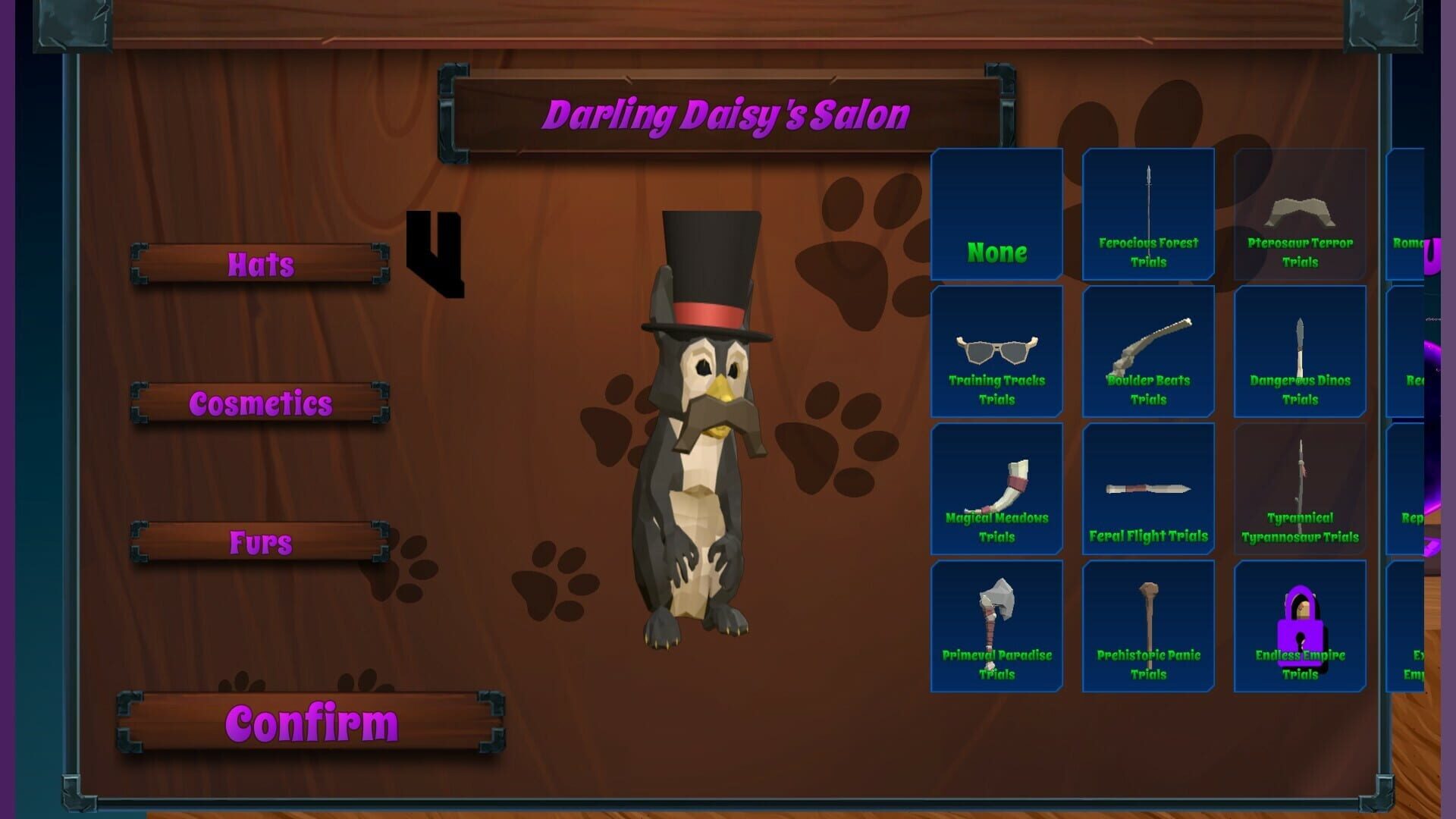
Task: Pick the Dangerous Dinos Trials spear hat
Action: click(1300, 353)
